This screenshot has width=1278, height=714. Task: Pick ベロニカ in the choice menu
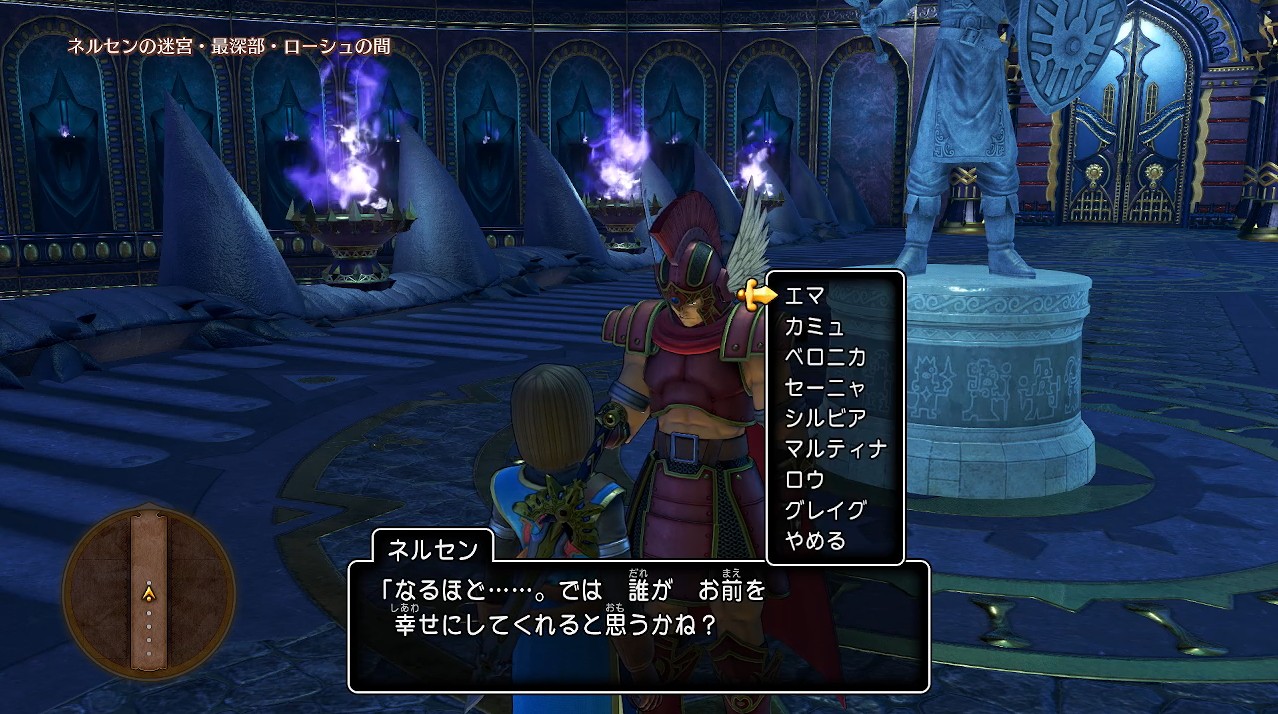[824, 357]
